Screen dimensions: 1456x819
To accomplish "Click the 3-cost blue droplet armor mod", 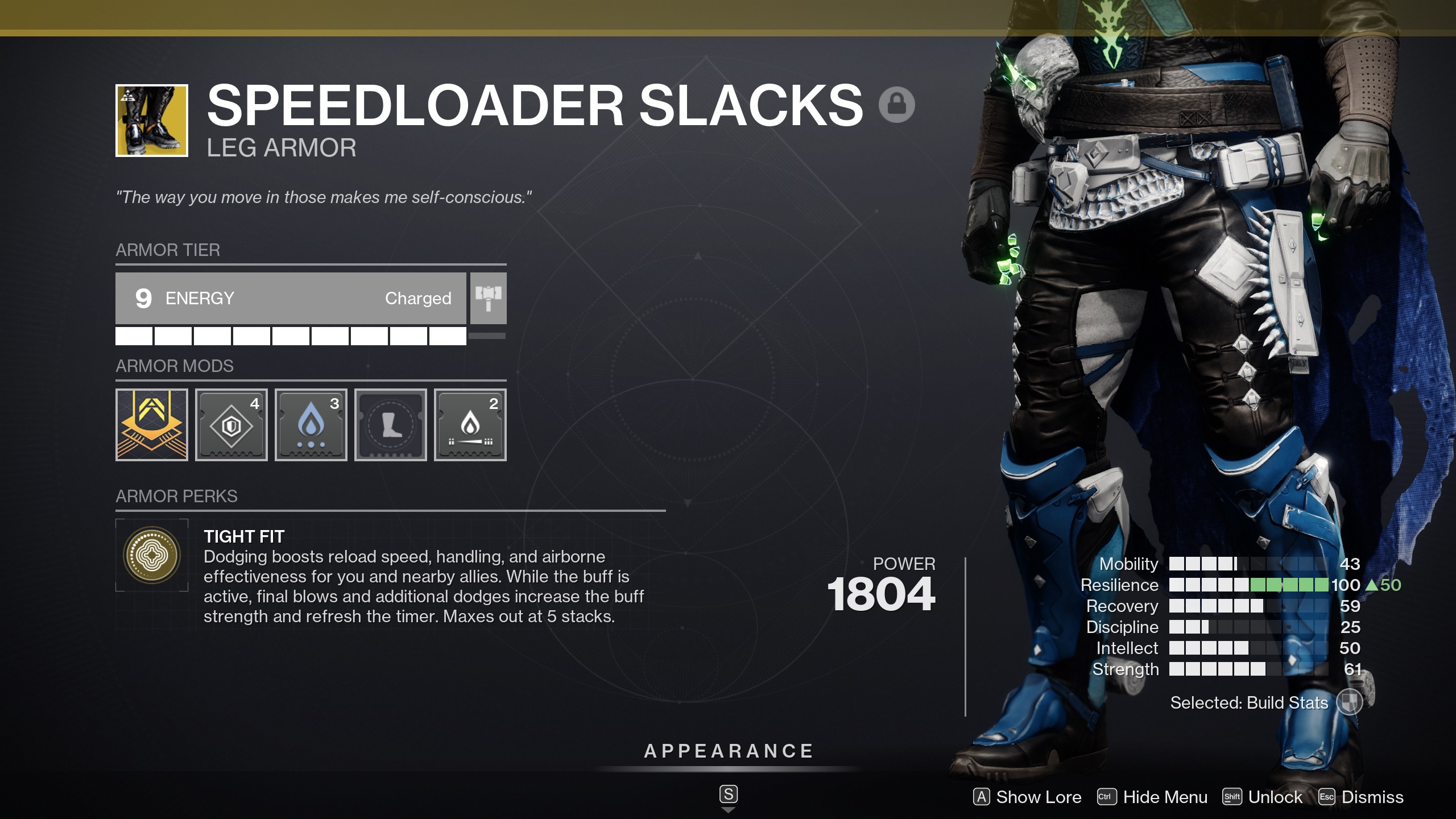I will click(311, 424).
